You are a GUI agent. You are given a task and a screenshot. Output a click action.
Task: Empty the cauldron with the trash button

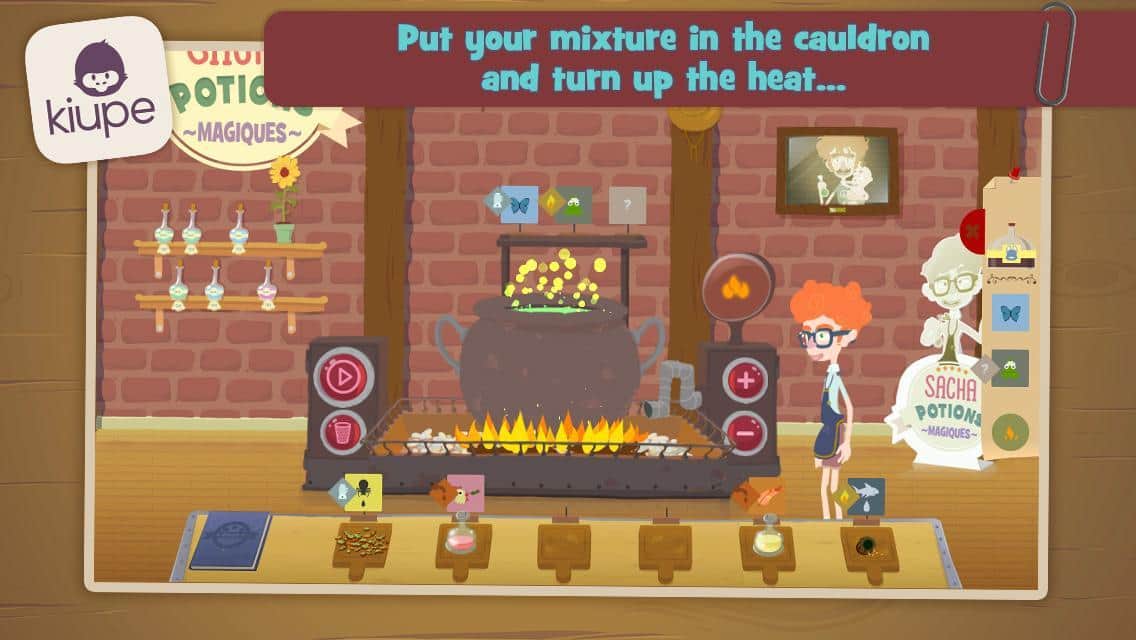pos(344,432)
